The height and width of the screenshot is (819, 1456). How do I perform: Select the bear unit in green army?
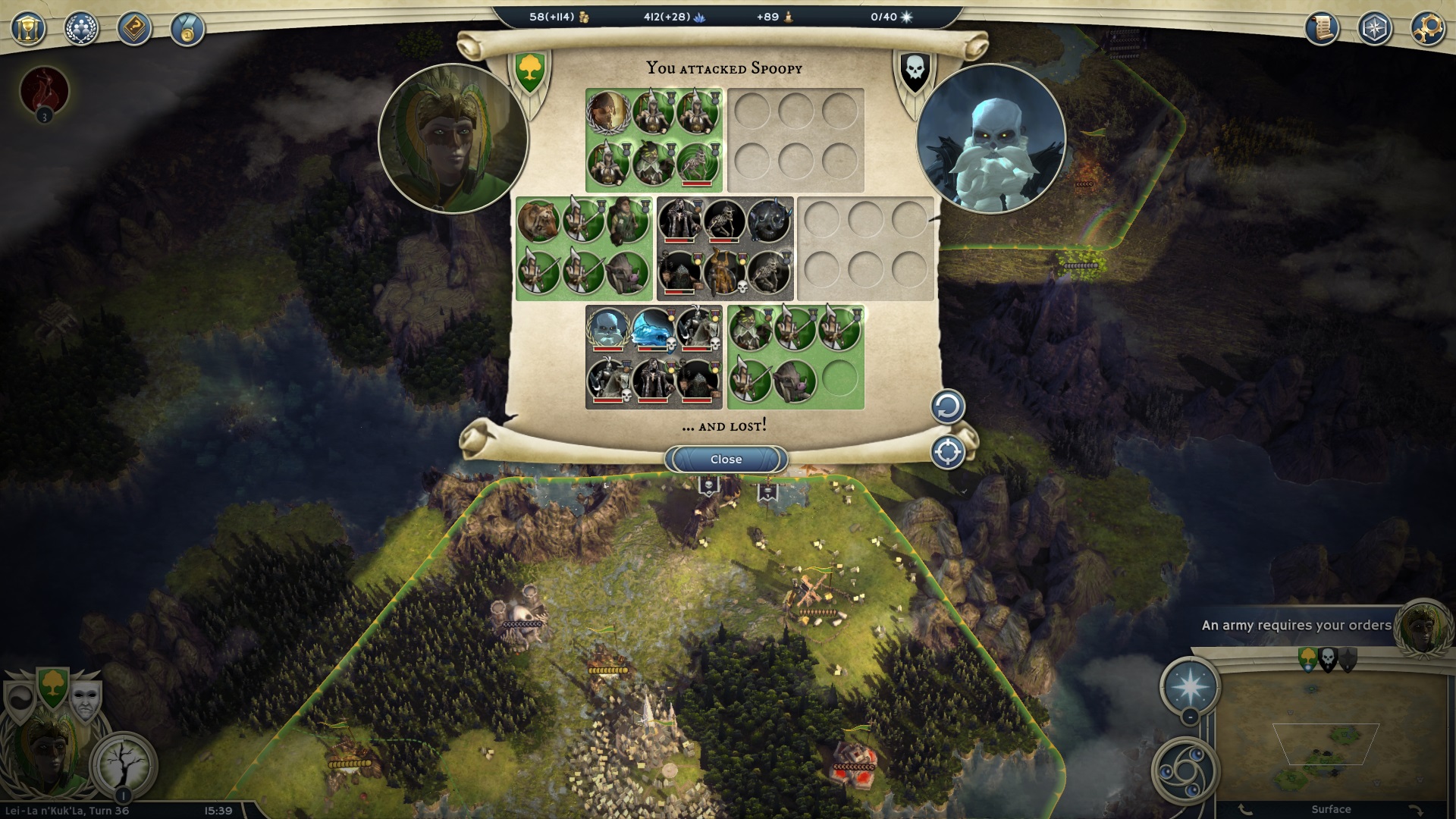point(538,221)
